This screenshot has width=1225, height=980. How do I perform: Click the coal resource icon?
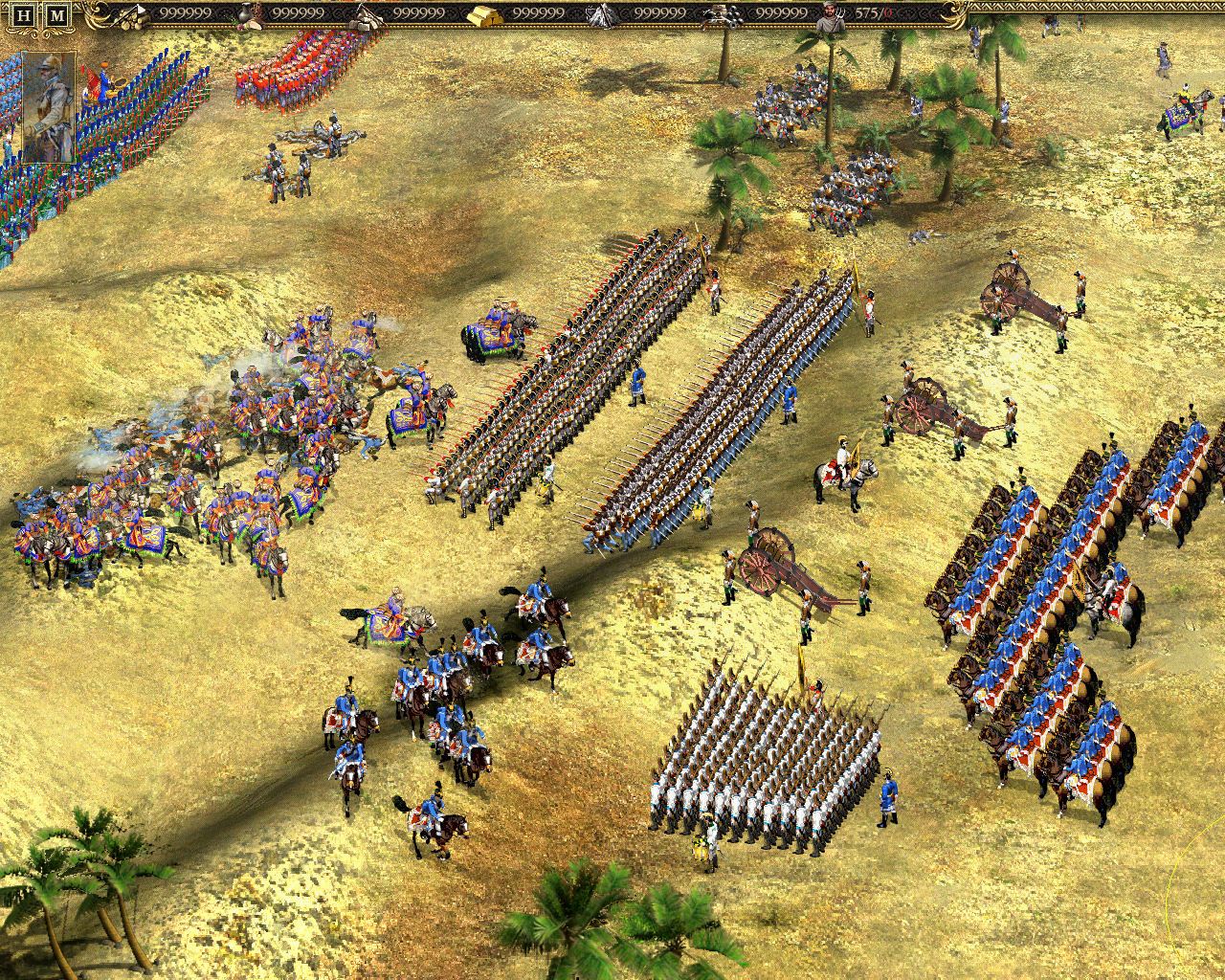(x=723, y=14)
